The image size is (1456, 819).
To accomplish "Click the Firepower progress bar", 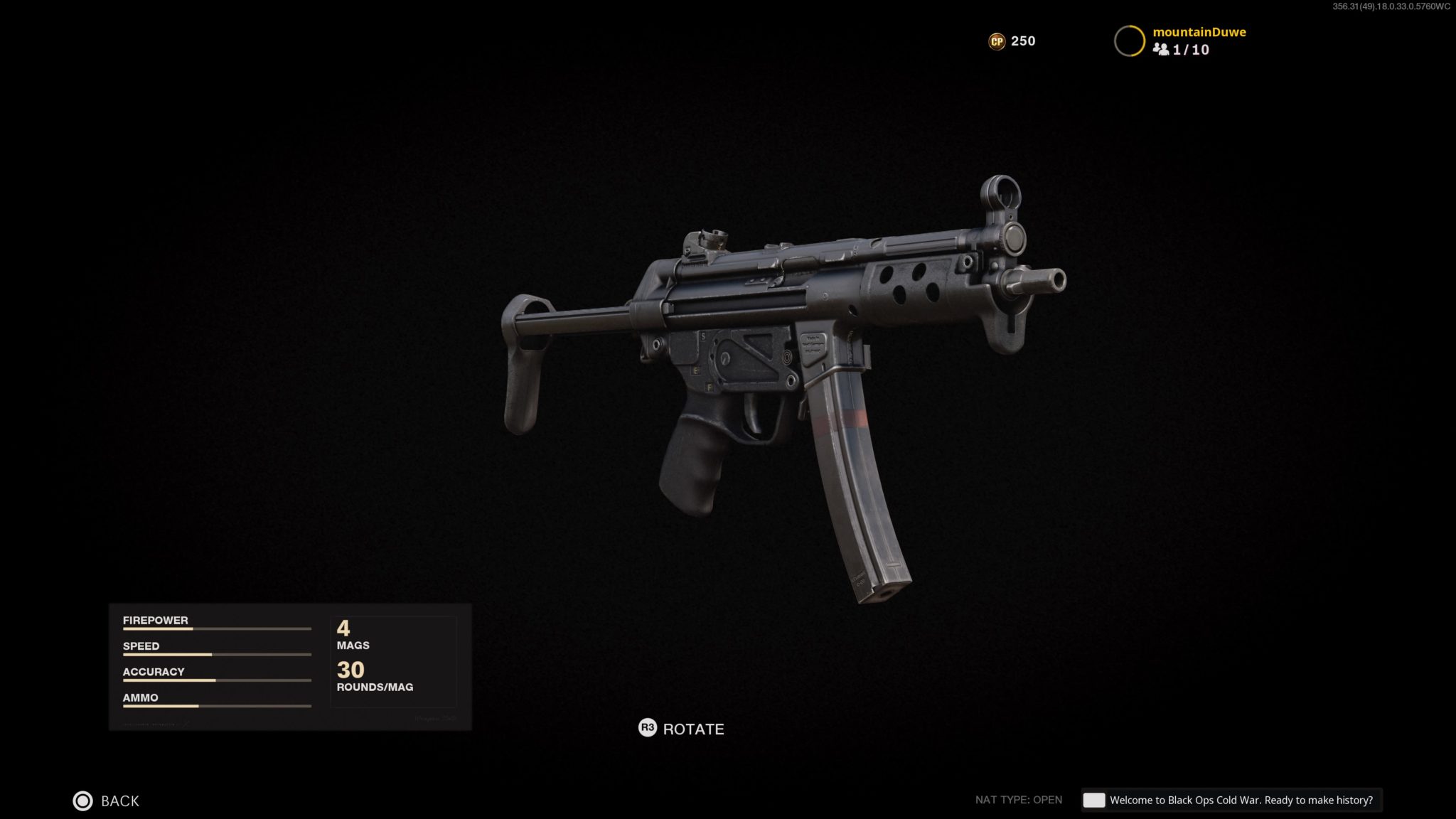I will 217,628.
